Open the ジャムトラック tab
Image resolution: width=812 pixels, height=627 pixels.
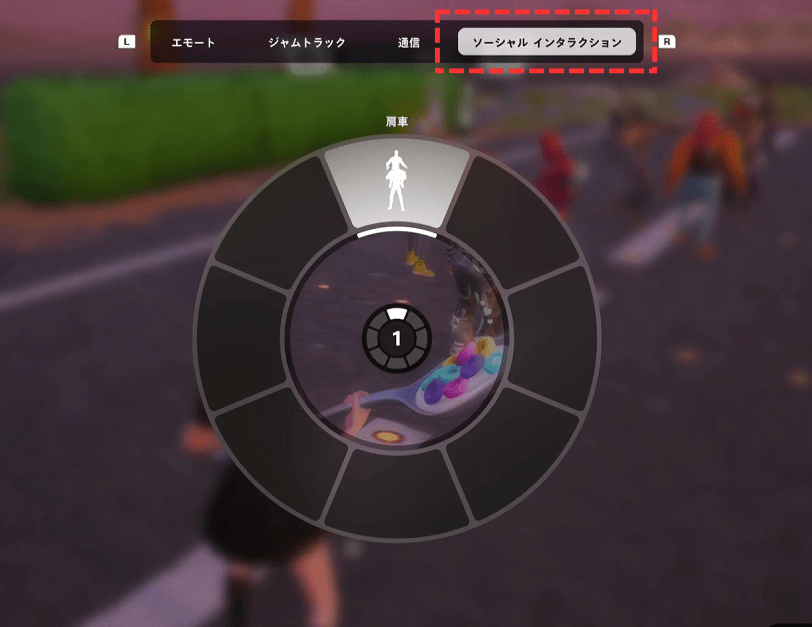(307, 43)
